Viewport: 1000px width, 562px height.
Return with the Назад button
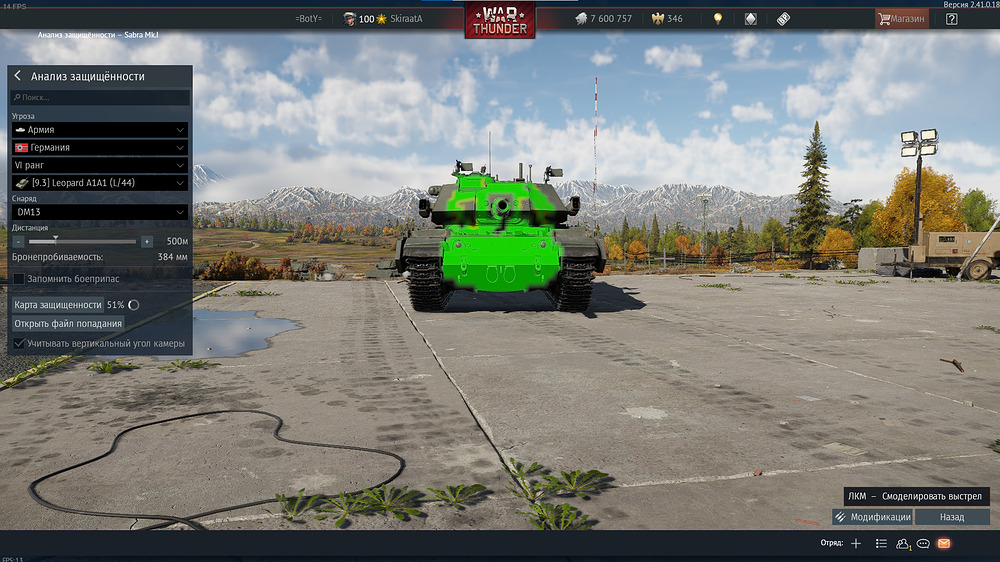click(952, 517)
